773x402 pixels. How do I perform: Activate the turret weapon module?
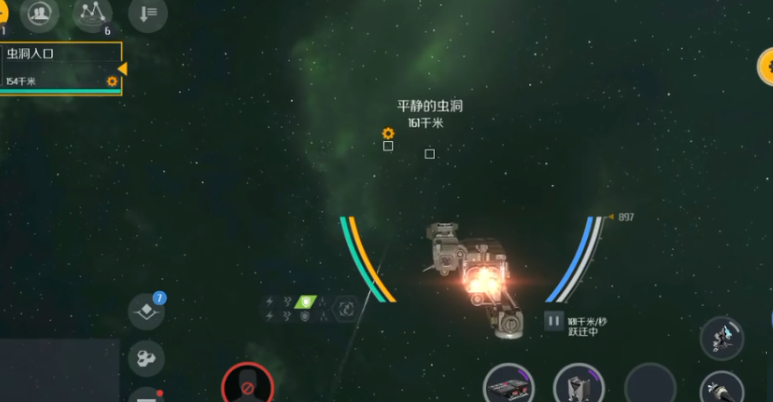721,338
